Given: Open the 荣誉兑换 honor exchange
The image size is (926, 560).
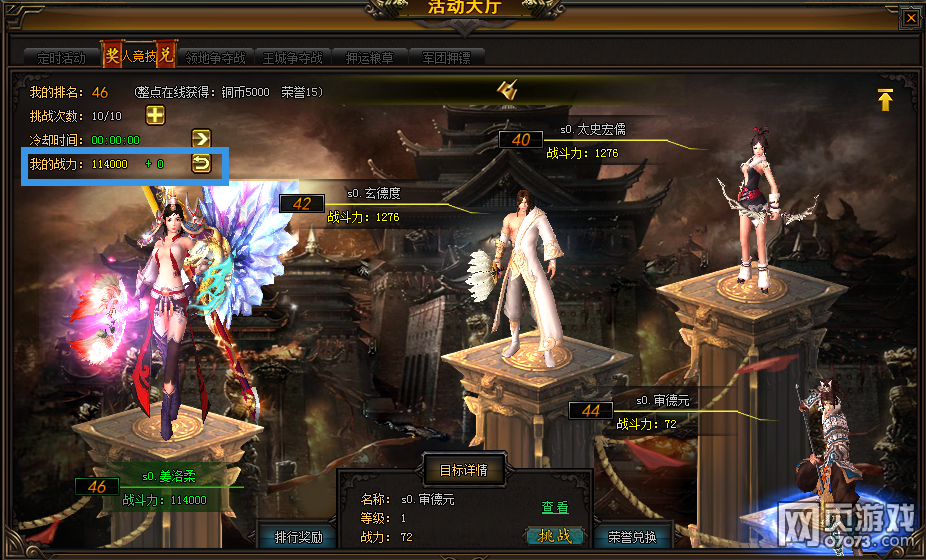Looking at the screenshot, I should [633, 537].
